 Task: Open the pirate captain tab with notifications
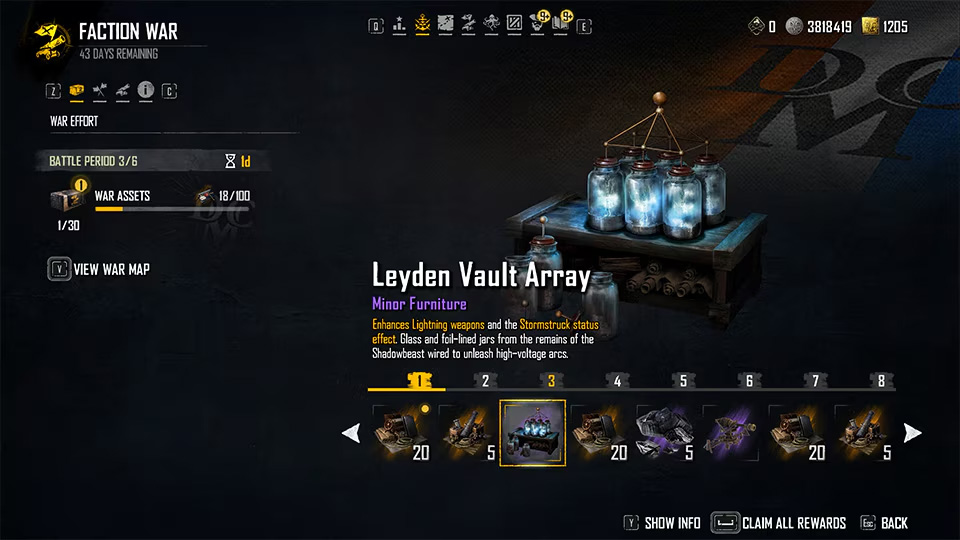point(537,22)
